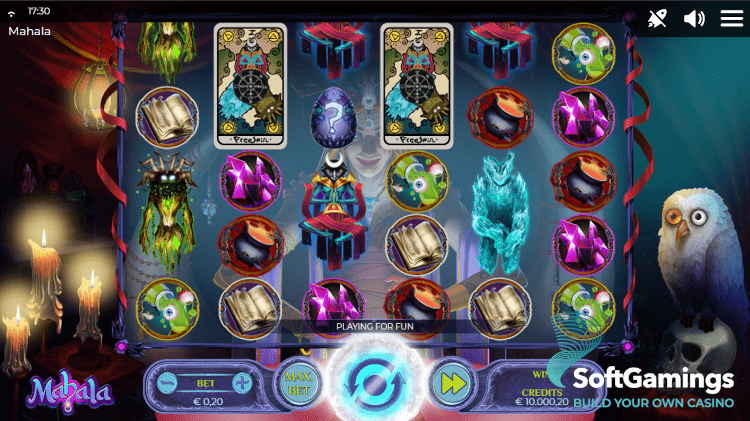Toggle turbo mode with the crossed-out rocket icon
Viewport: 750px width, 421px height.
click(657, 18)
